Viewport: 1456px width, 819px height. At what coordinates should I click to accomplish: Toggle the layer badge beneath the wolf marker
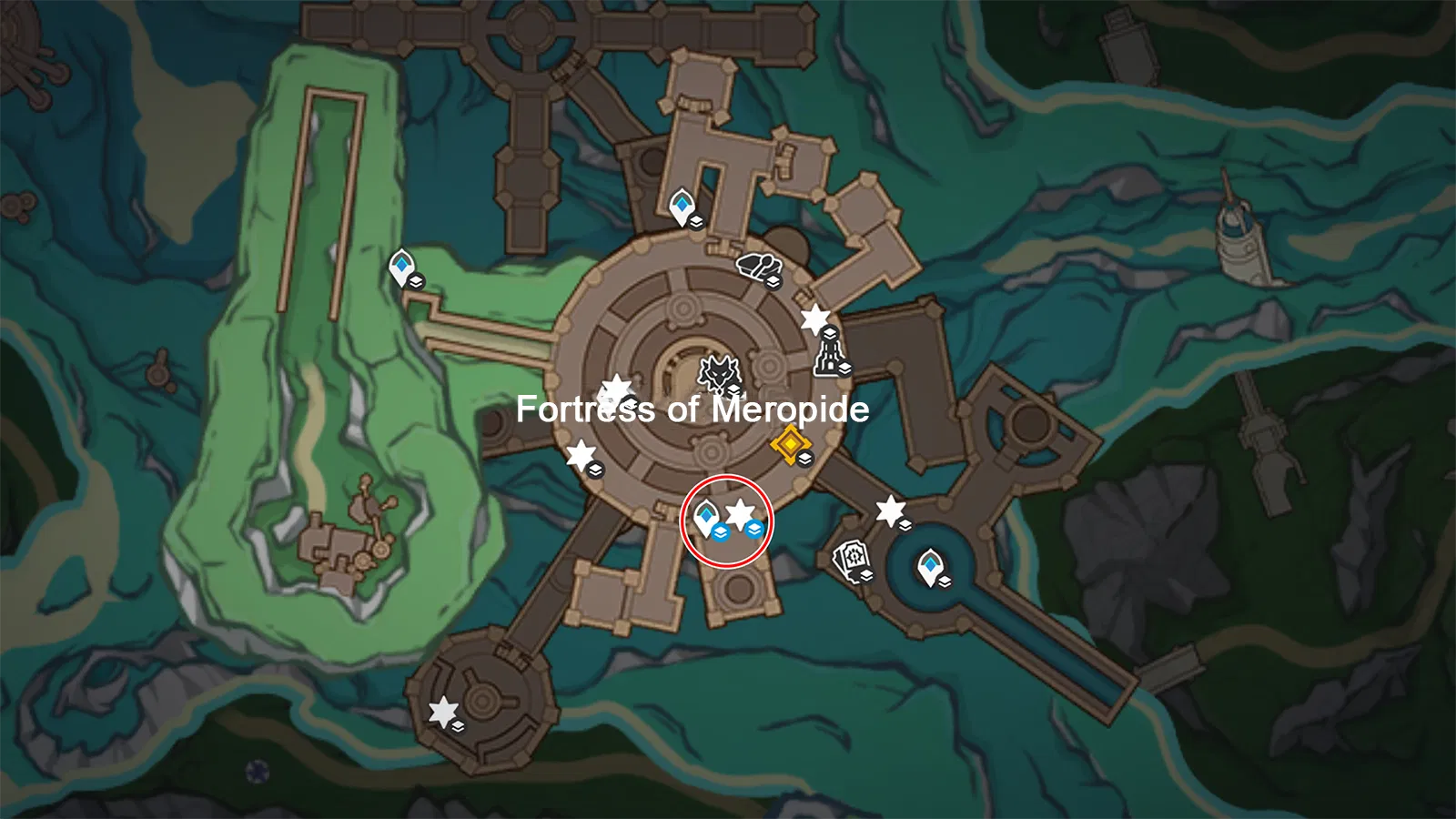coord(733,388)
